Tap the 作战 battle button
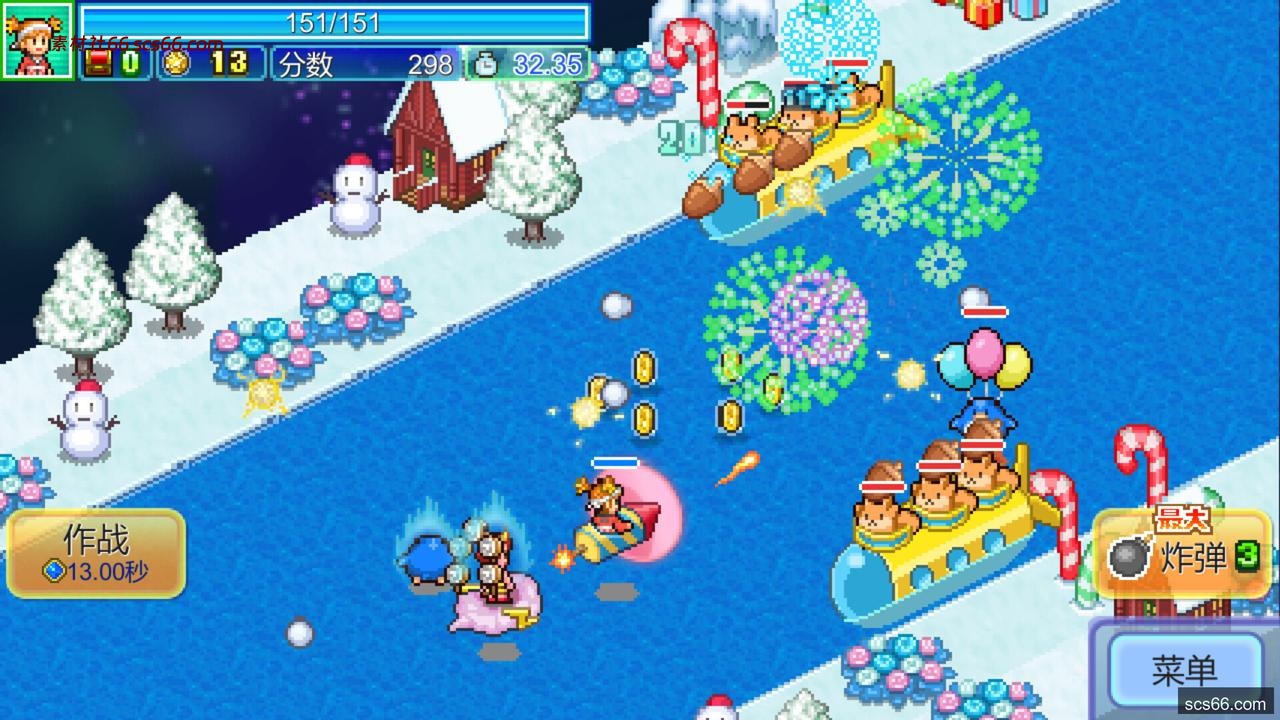 pos(96,554)
